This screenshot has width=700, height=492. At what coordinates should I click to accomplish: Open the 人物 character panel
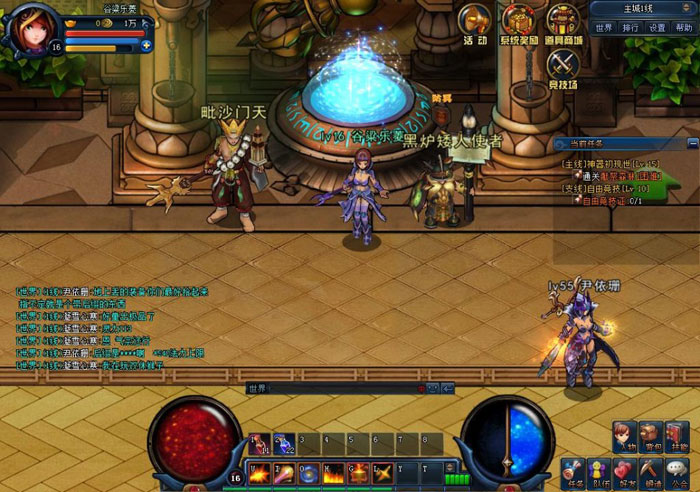pyautogui.click(x=625, y=436)
